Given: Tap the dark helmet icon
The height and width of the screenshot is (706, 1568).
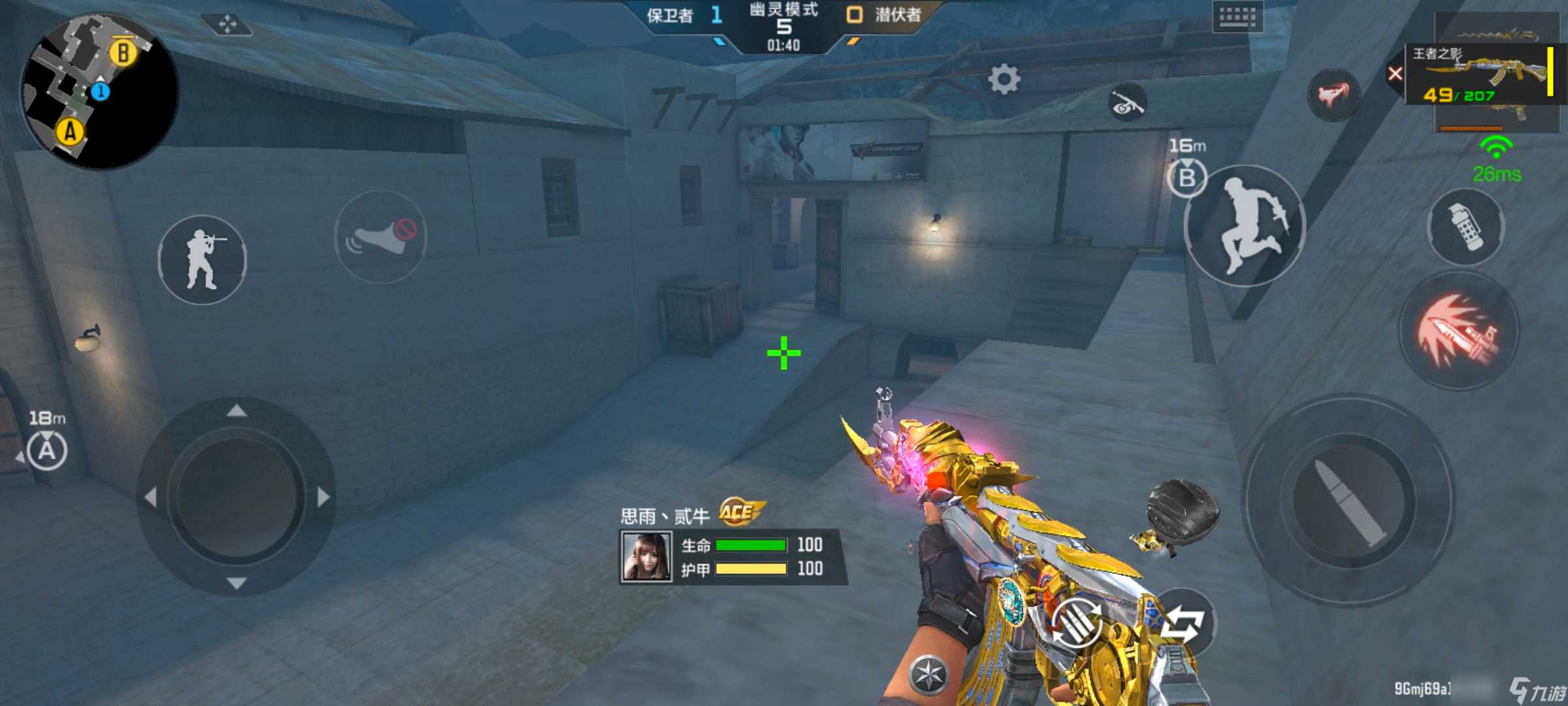Looking at the screenshot, I should point(1183,509).
